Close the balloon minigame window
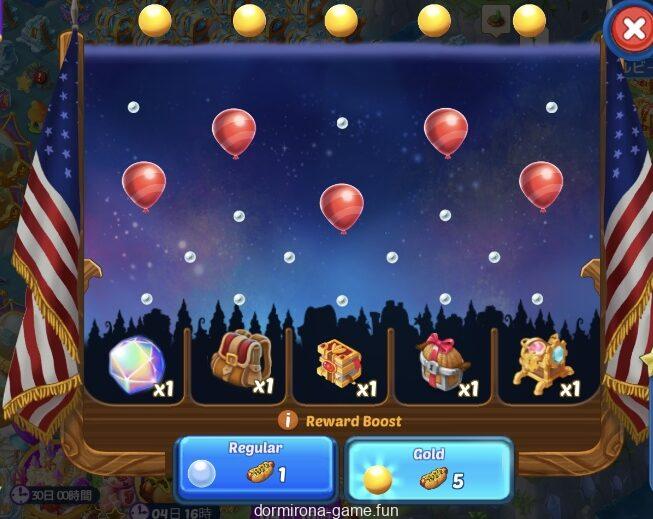 [632, 30]
